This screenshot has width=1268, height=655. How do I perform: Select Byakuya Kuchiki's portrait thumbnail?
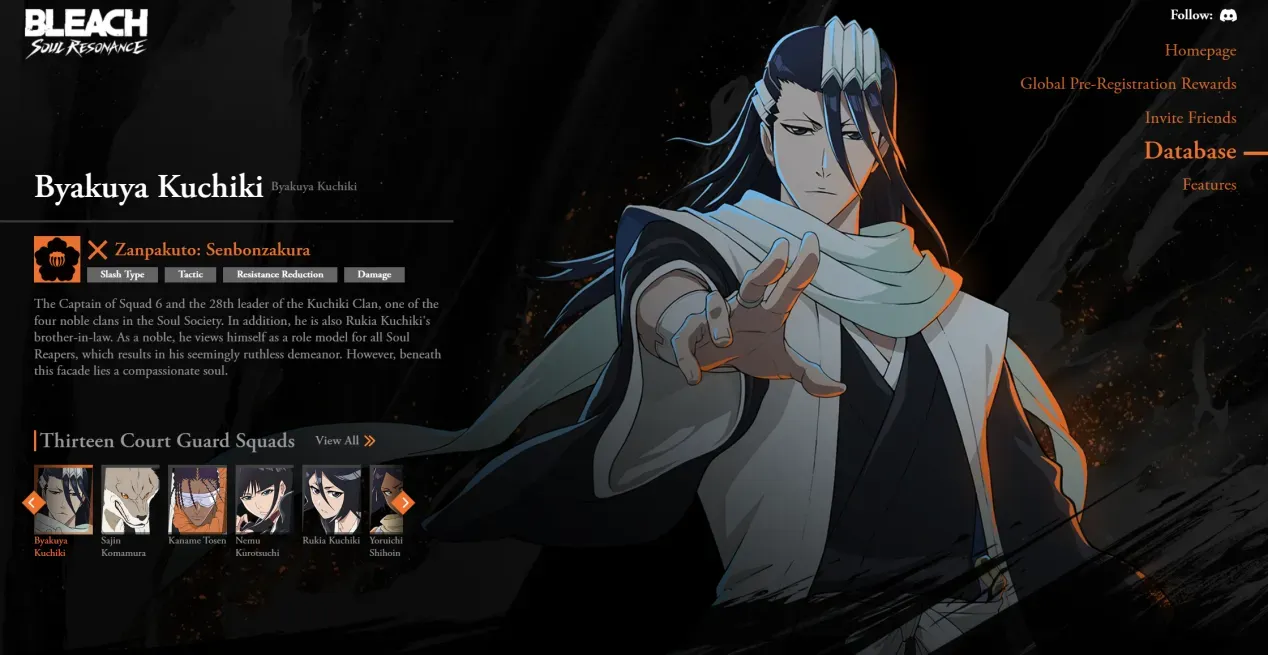[x=64, y=499]
